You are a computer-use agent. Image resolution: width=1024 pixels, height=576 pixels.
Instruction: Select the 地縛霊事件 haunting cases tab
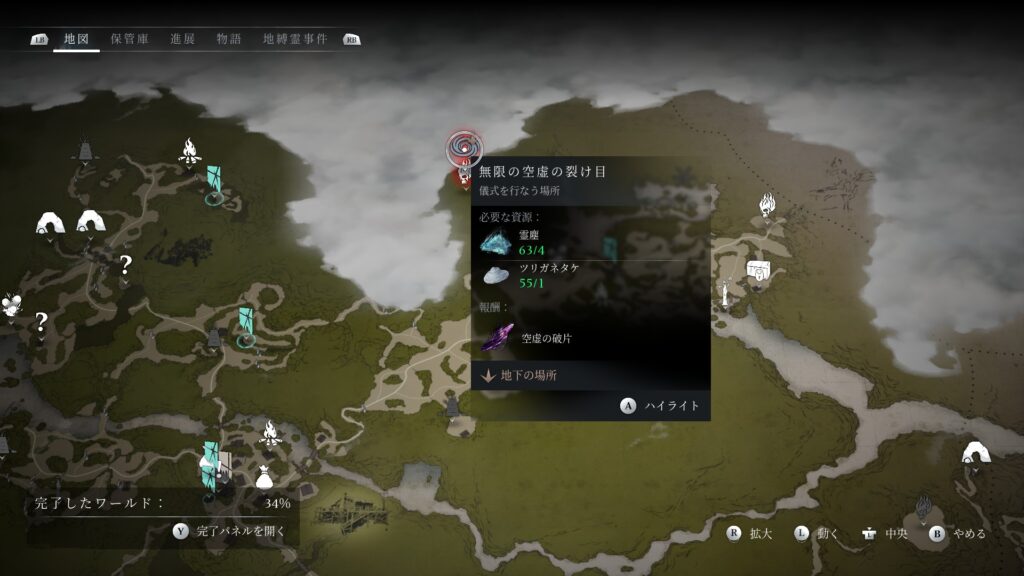tap(294, 39)
